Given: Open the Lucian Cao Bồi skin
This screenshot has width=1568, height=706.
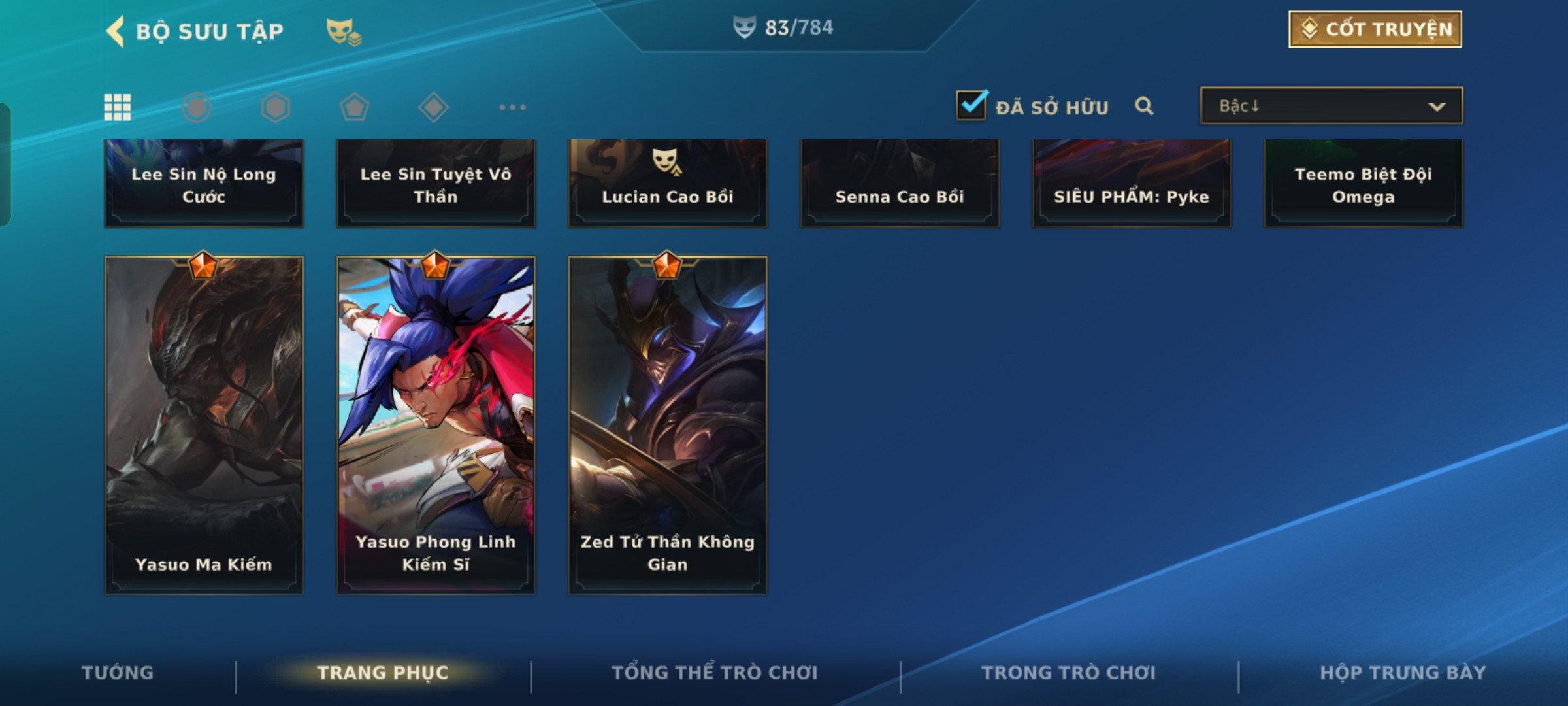Looking at the screenshot, I should [668, 184].
